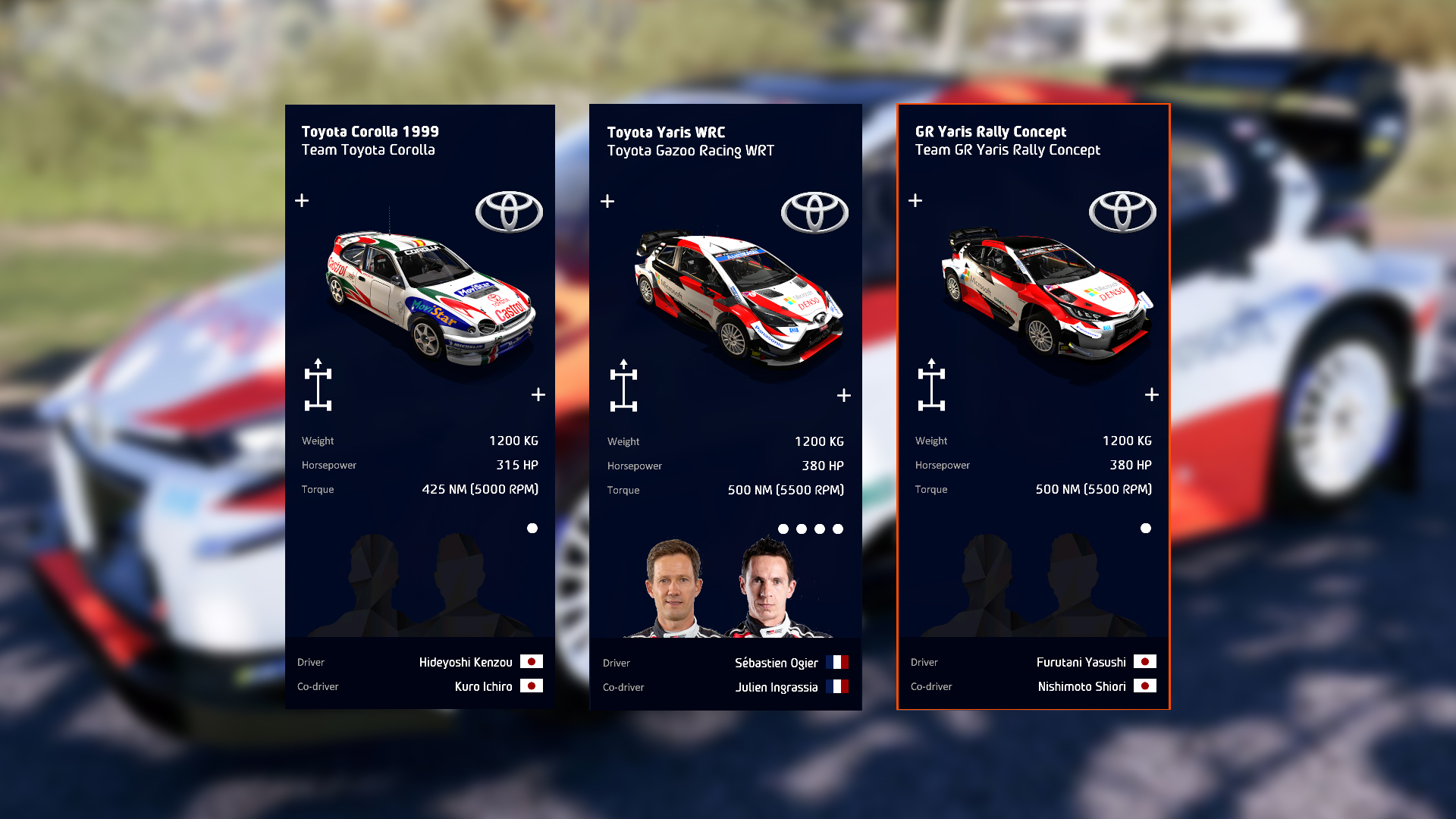The width and height of the screenshot is (1456, 819).
Task: Select the single livery dot on GR Yaris card
Action: click(x=1145, y=528)
